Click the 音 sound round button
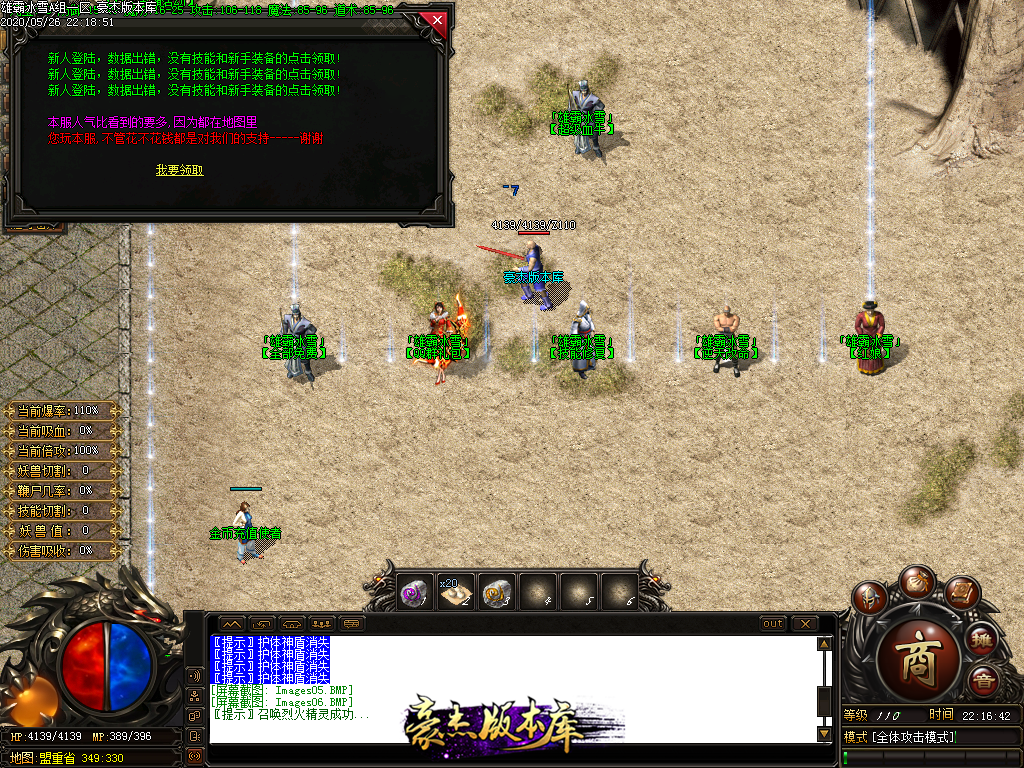Image resolution: width=1024 pixels, height=768 pixels. [x=983, y=681]
